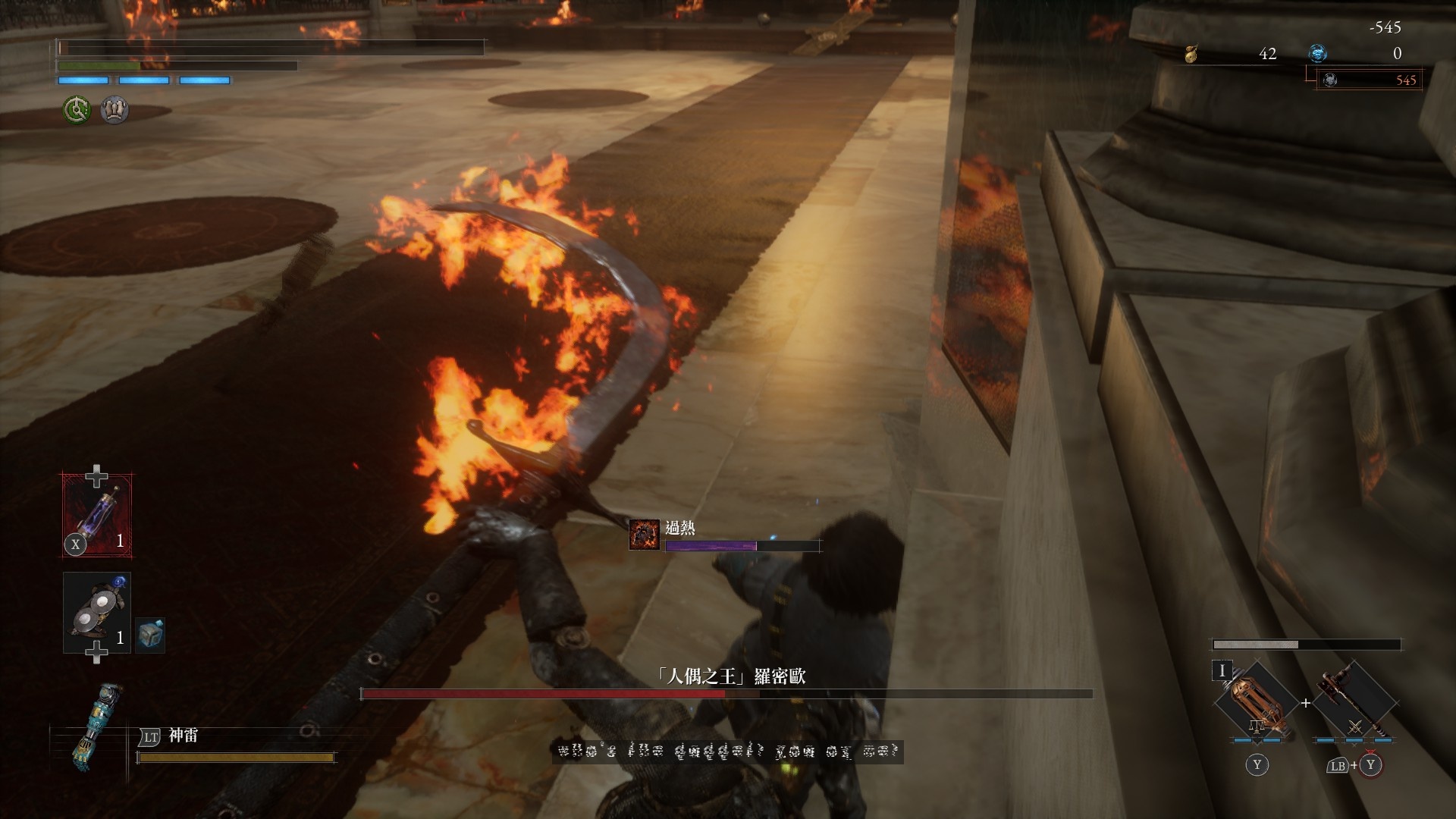Screen dimensions: 1456x819
Task: Select the 神雷 legion arm icon
Action: [89, 726]
